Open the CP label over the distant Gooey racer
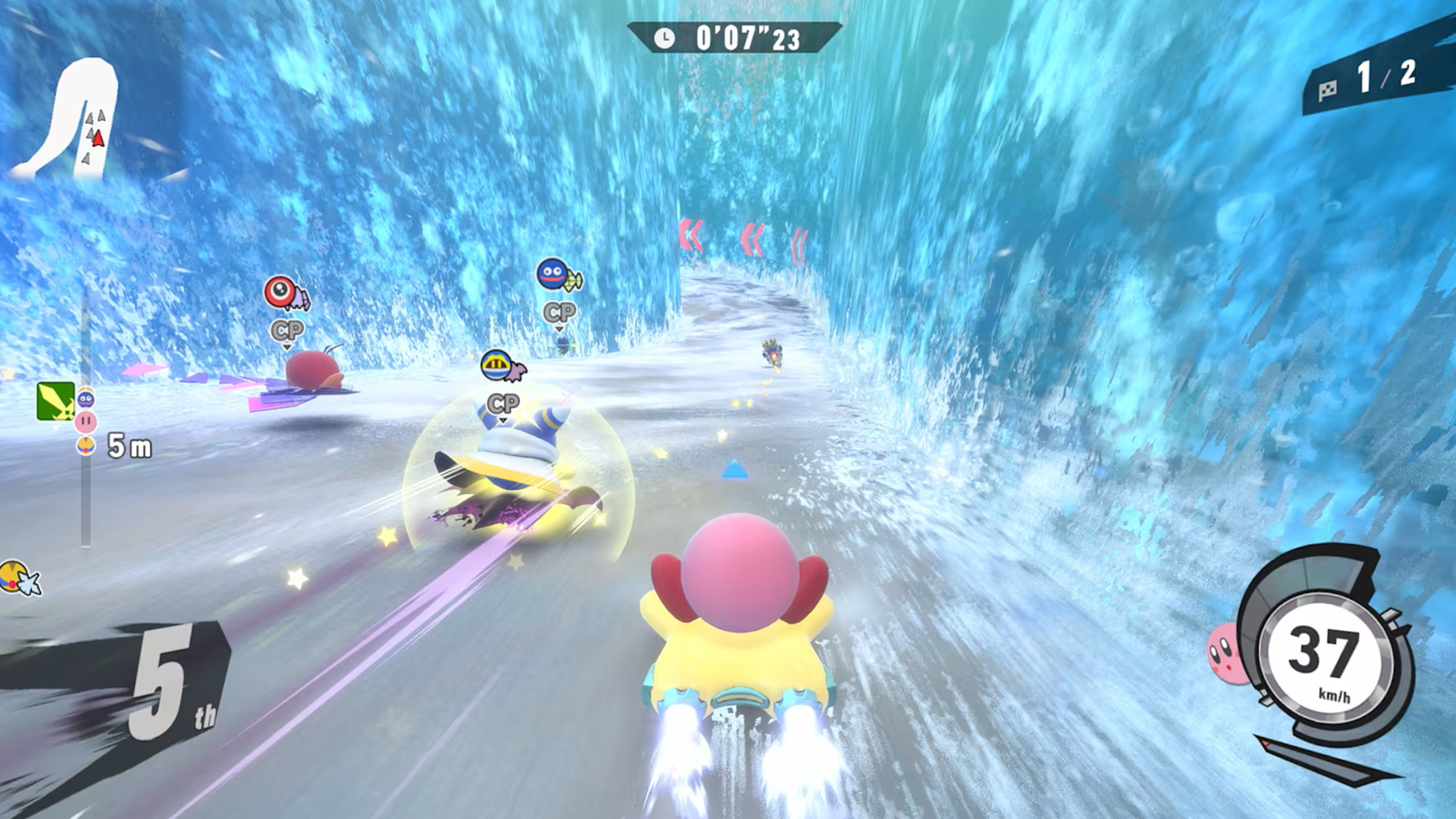This screenshot has width=1456, height=819. pos(560,311)
